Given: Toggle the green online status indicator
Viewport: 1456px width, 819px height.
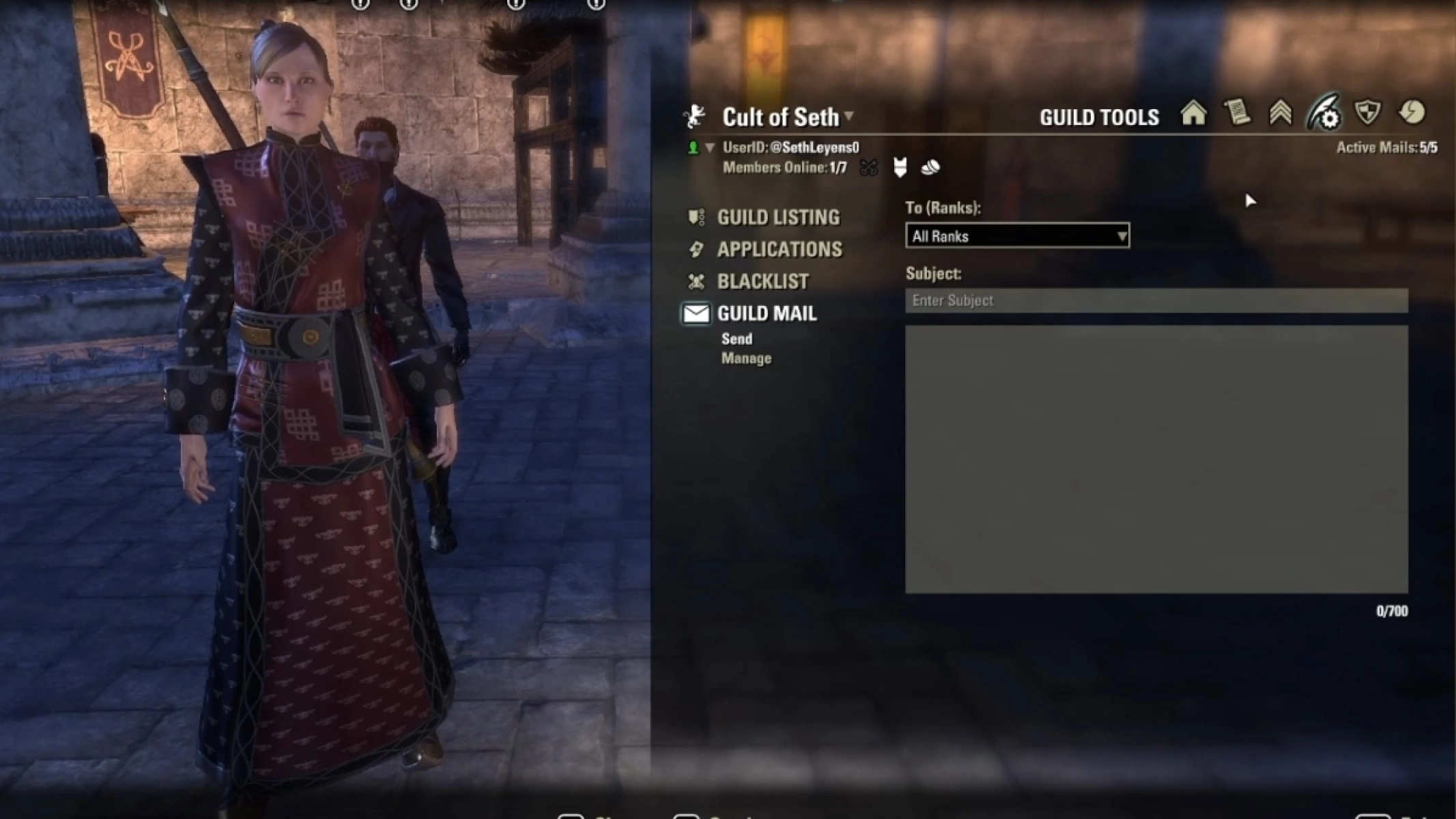Looking at the screenshot, I should coord(695,148).
